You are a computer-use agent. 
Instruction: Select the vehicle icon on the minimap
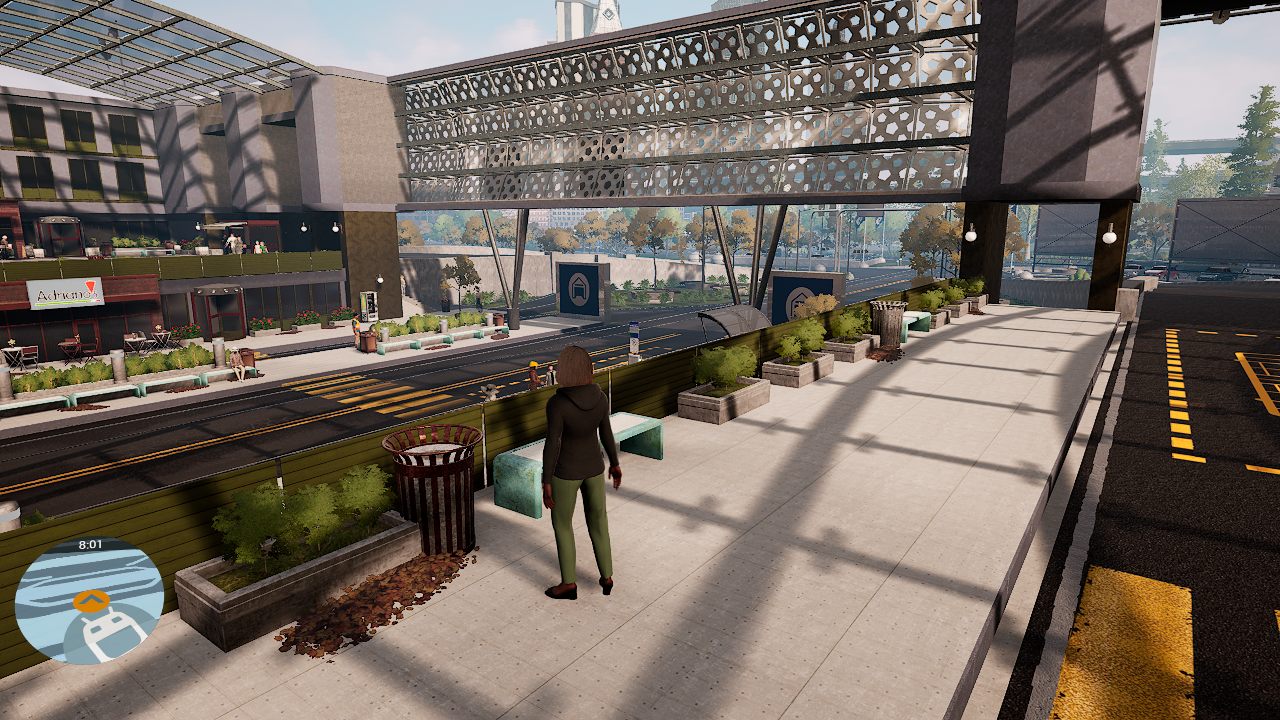click(108, 638)
